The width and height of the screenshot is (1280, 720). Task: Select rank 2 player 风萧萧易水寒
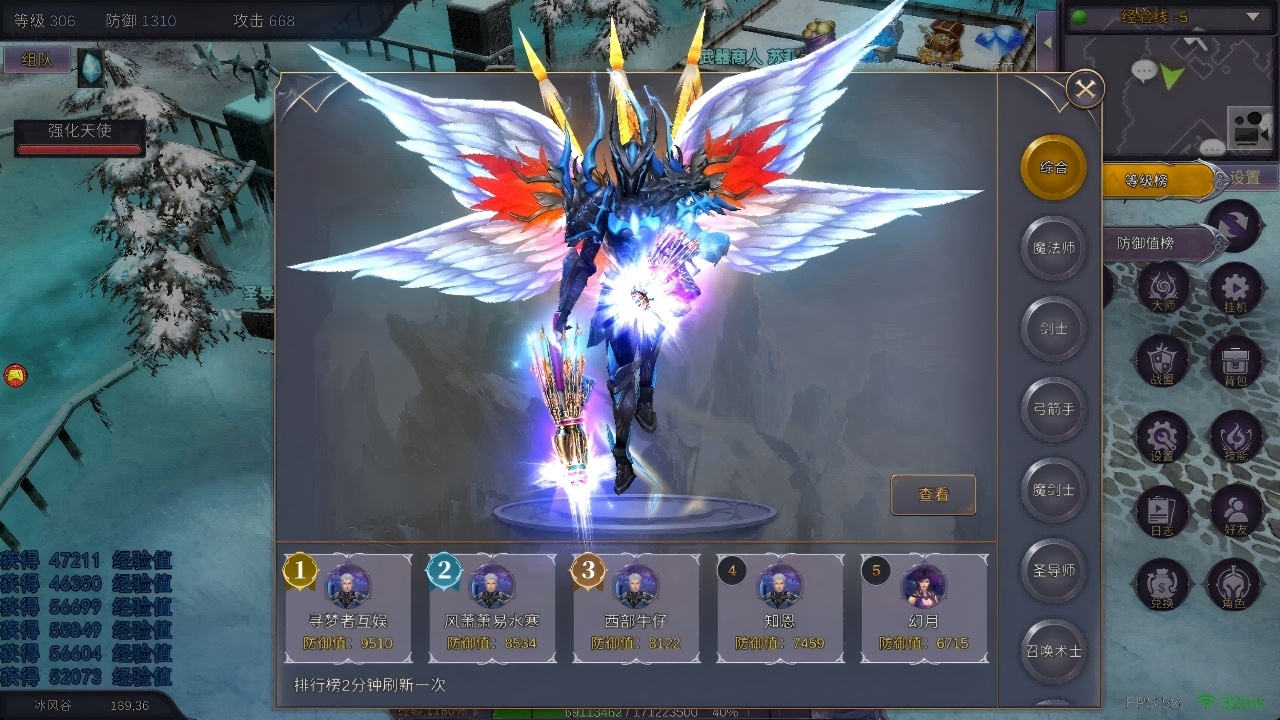tap(492, 608)
